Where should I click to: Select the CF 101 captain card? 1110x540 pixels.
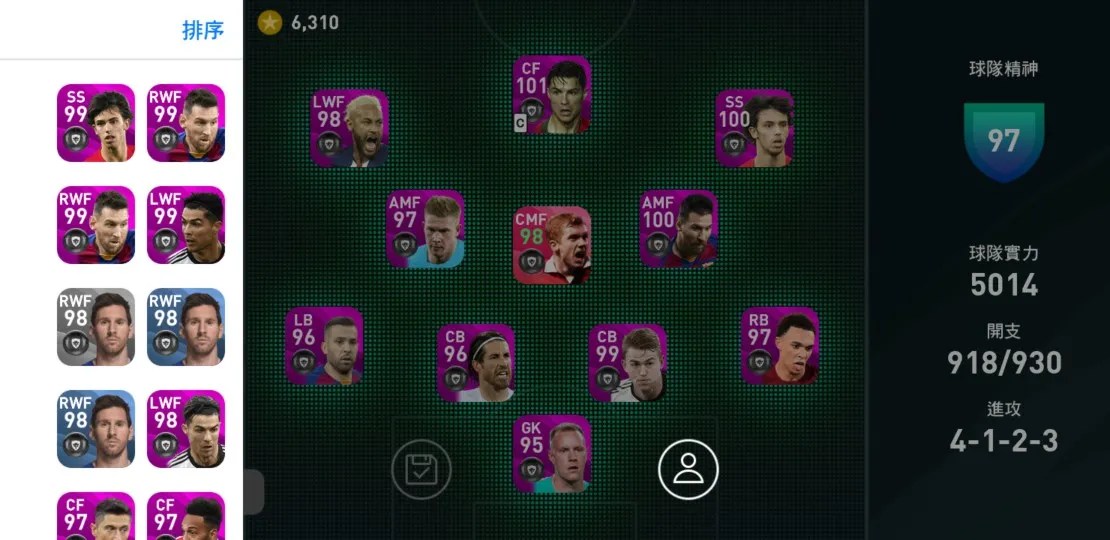(552, 95)
